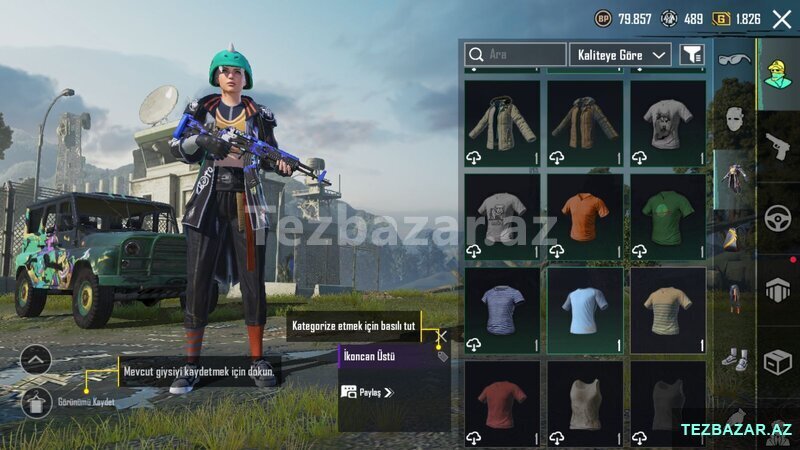Viewport: 800px width, 450px height.
Task: Click the Ara search field
Action: coord(516,54)
